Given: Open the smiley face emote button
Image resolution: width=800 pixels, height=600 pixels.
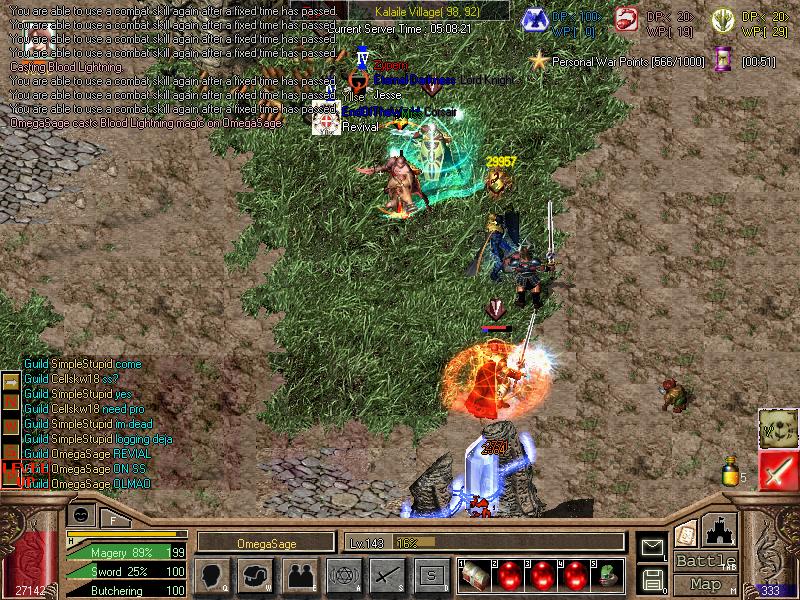Looking at the screenshot, I should [x=82, y=514].
